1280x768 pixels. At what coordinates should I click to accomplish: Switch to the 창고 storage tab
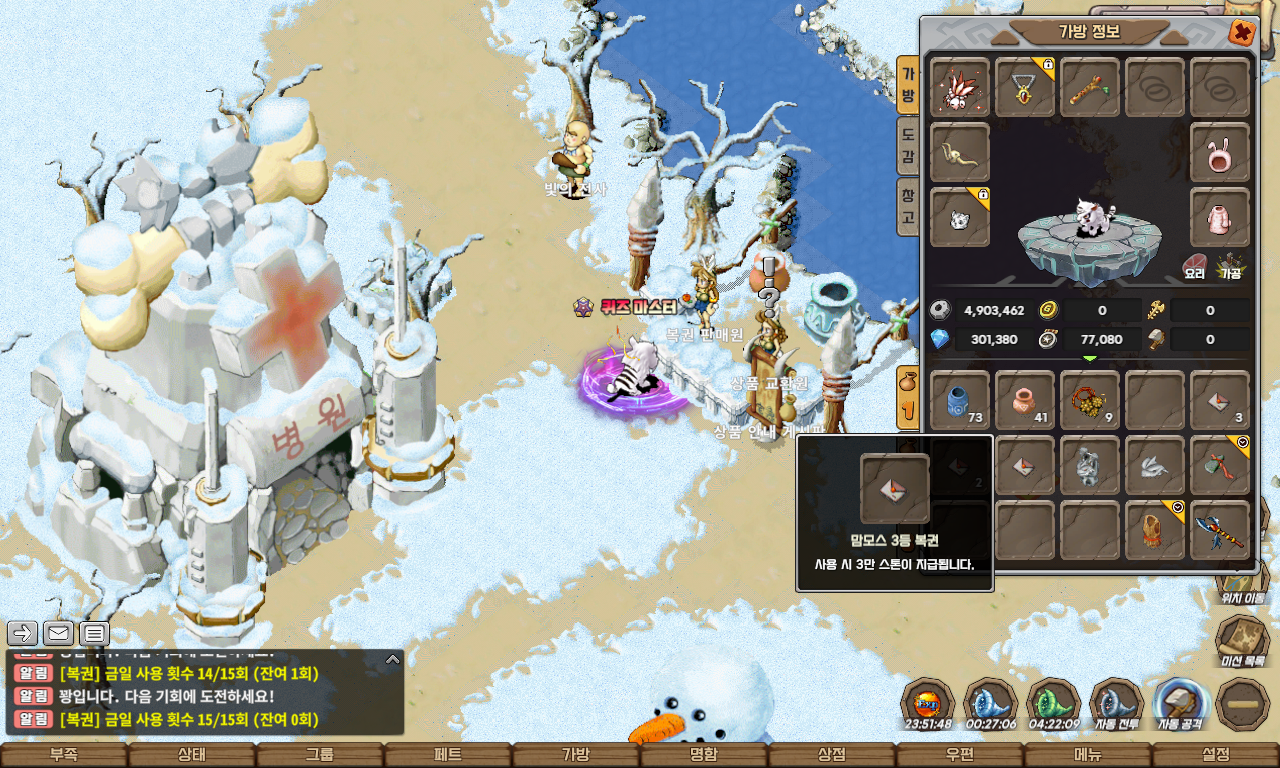point(908,206)
